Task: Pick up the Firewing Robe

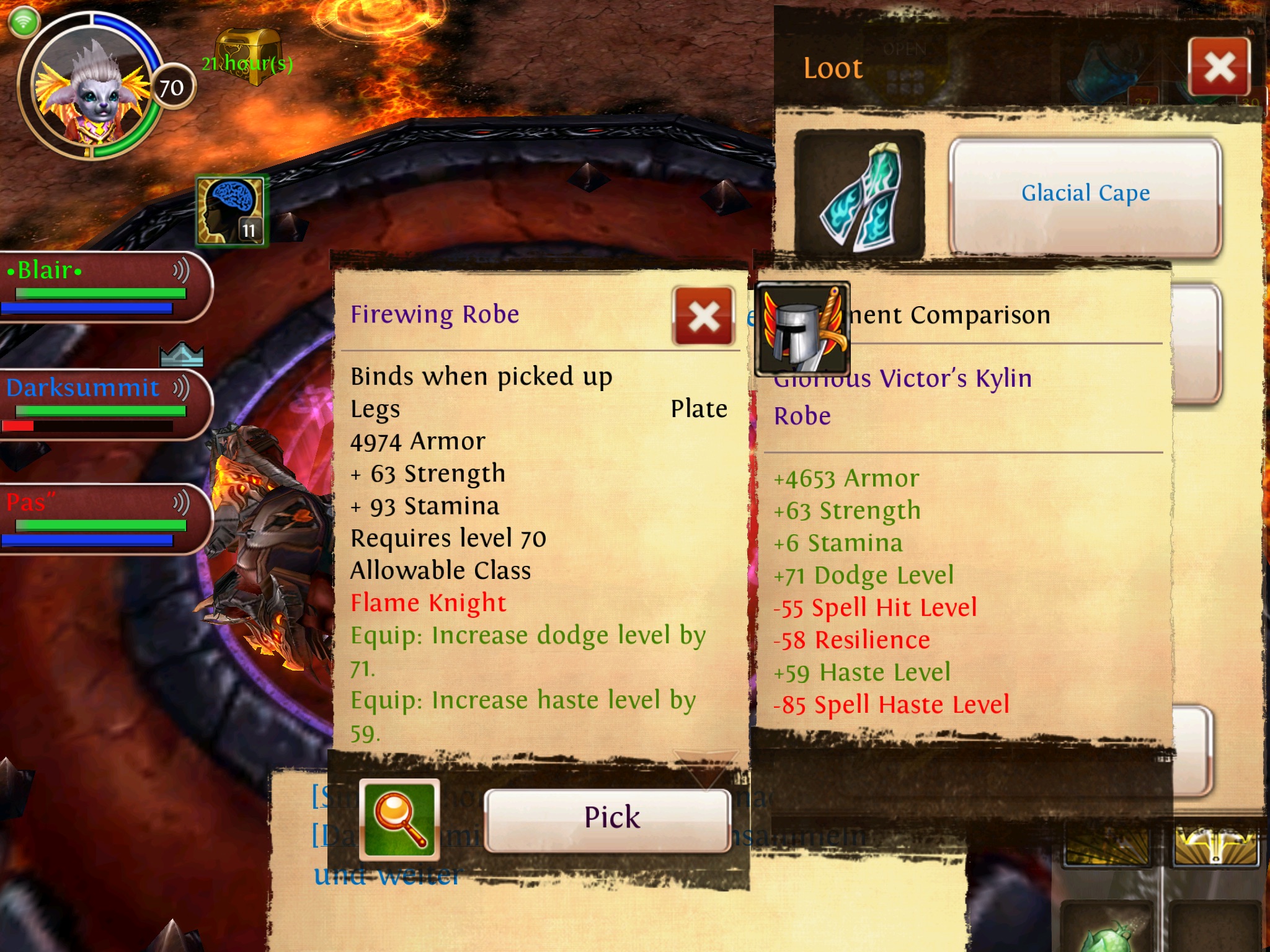Action: click(x=608, y=819)
